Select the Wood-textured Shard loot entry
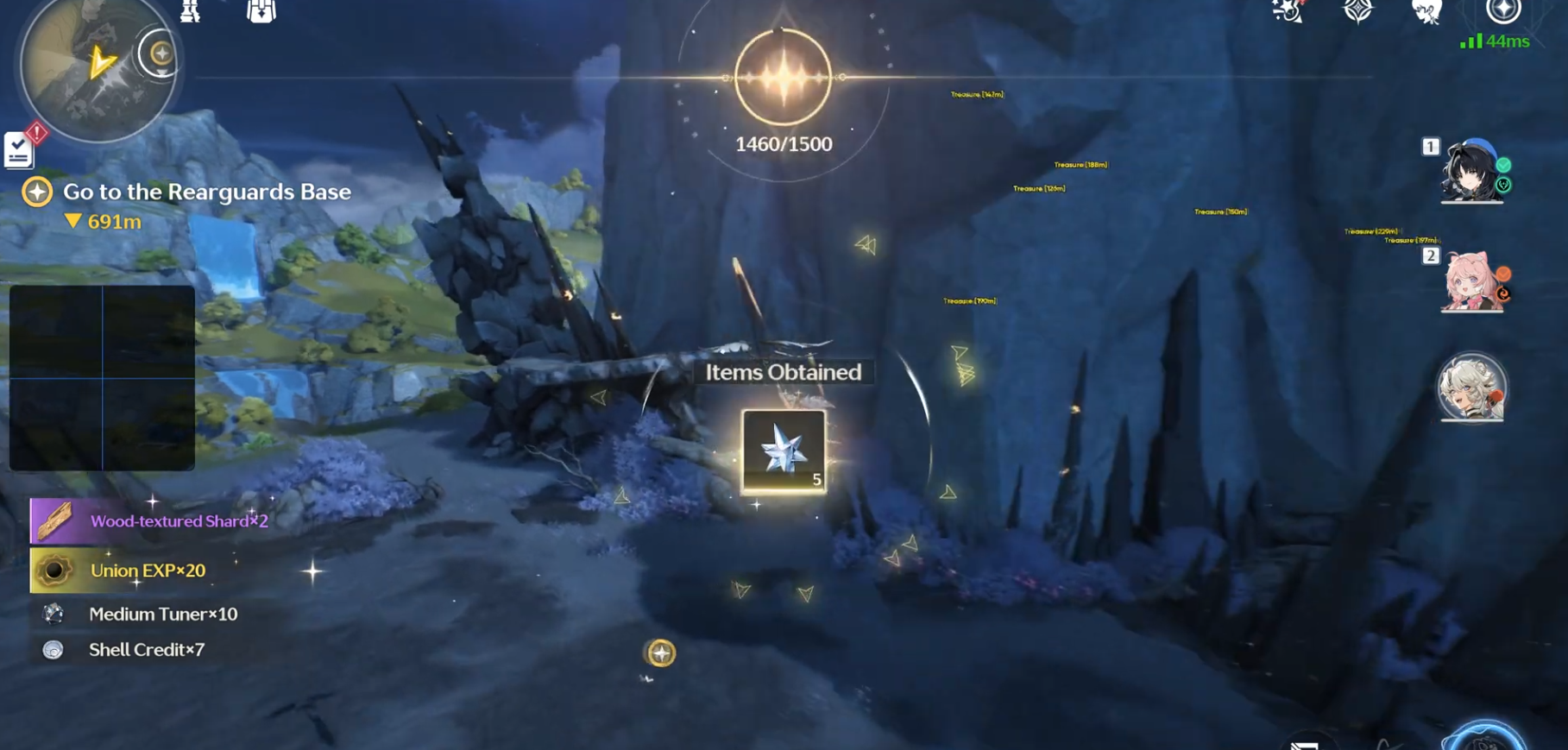This screenshot has width=1568, height=750. [150, 521]
